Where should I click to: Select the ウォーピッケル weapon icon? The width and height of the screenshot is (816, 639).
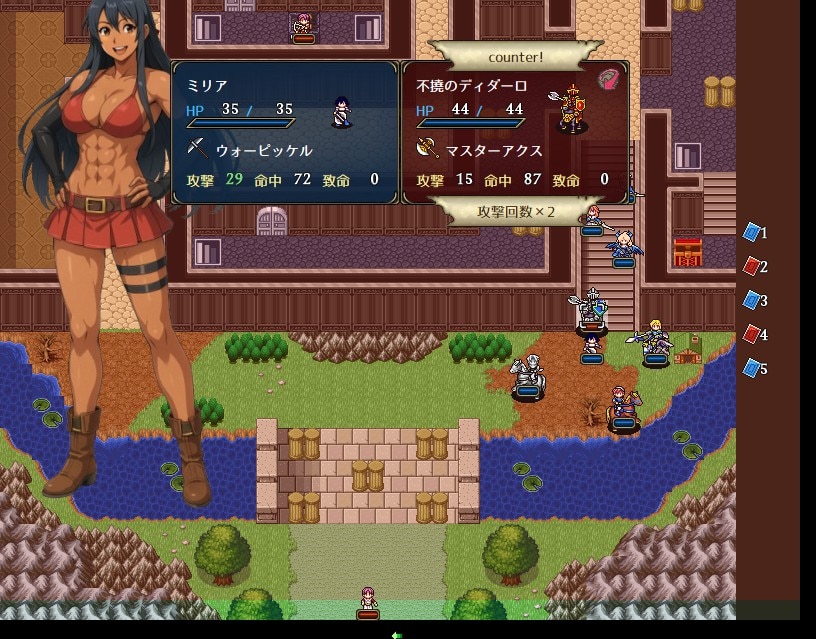tap(197, 150)
